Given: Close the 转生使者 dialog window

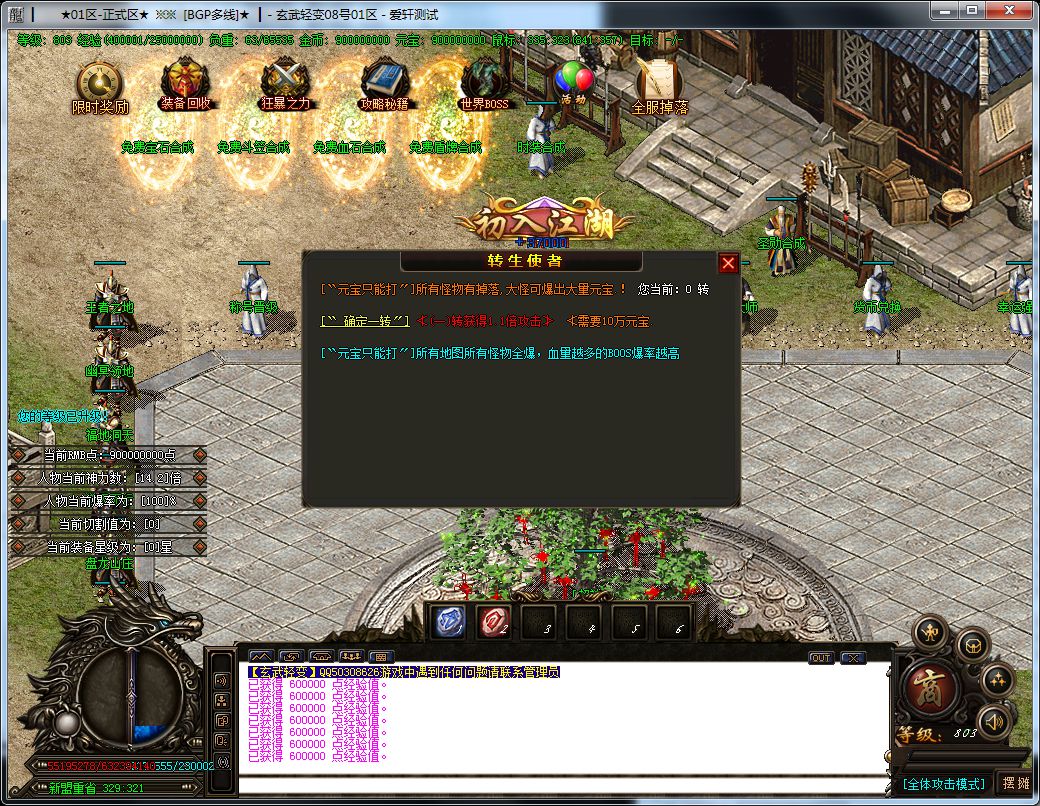Looking at the screenshot, I should [728, 263].
